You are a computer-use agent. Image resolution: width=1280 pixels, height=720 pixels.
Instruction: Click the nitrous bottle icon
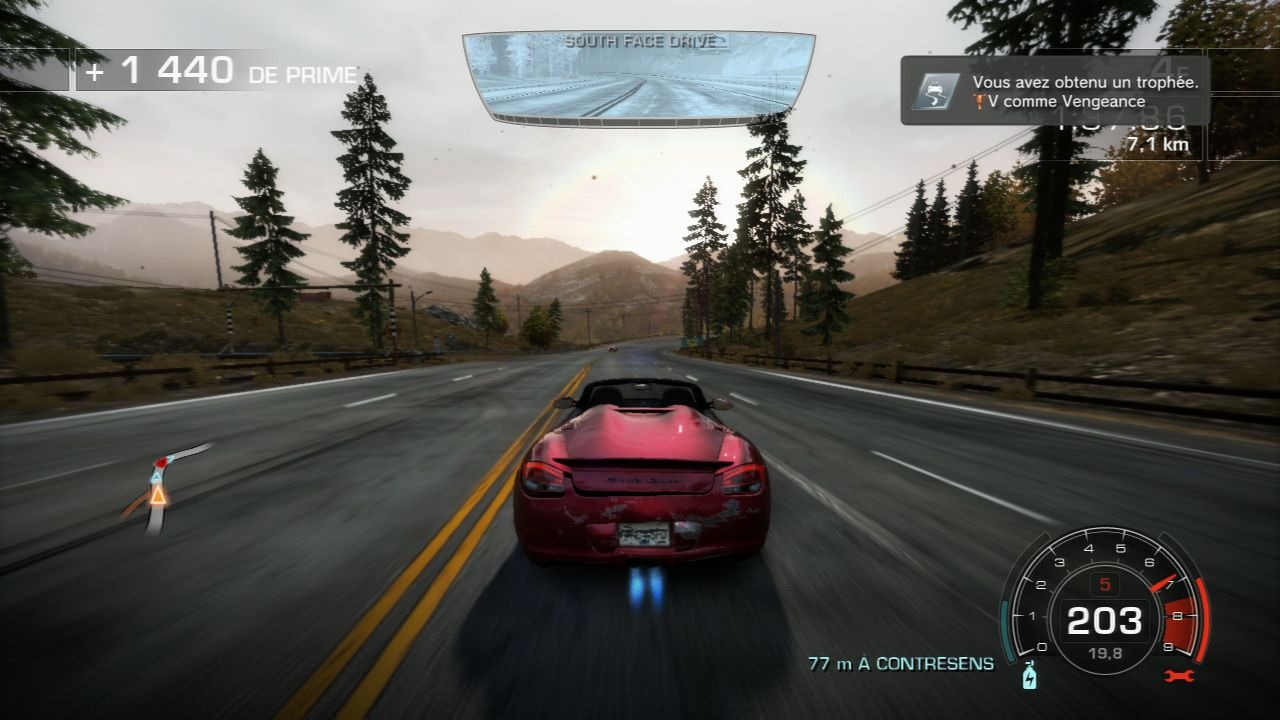pyautogui.click(x=1030, y=677)
